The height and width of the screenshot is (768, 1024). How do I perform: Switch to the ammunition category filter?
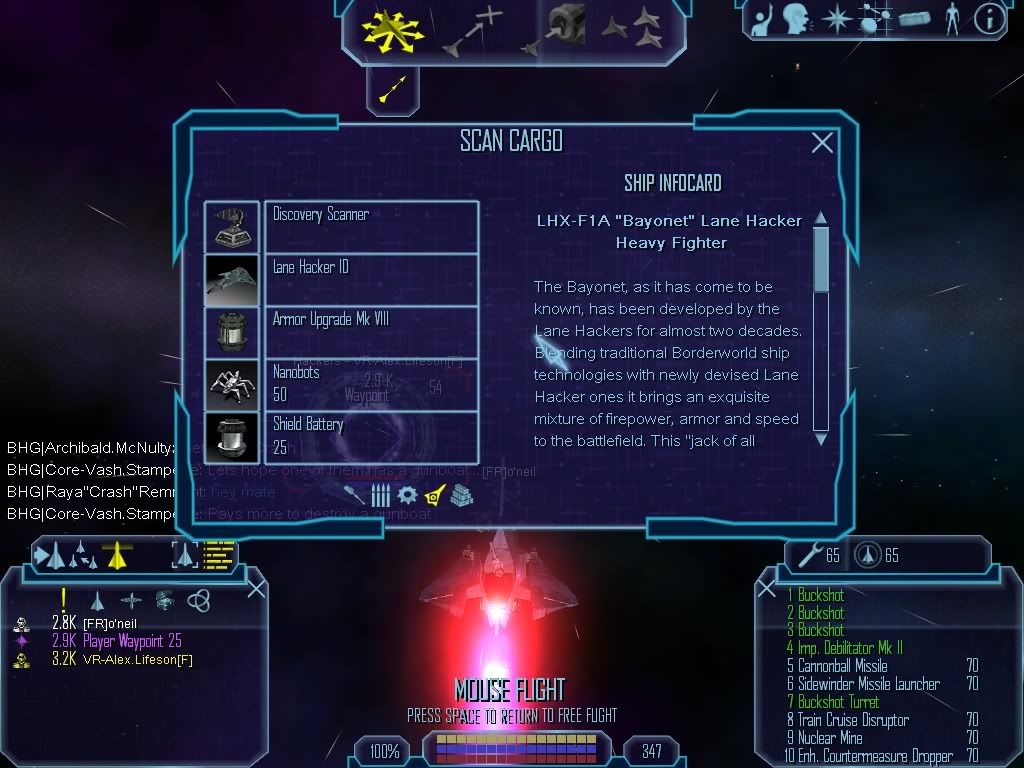[380, 494]
